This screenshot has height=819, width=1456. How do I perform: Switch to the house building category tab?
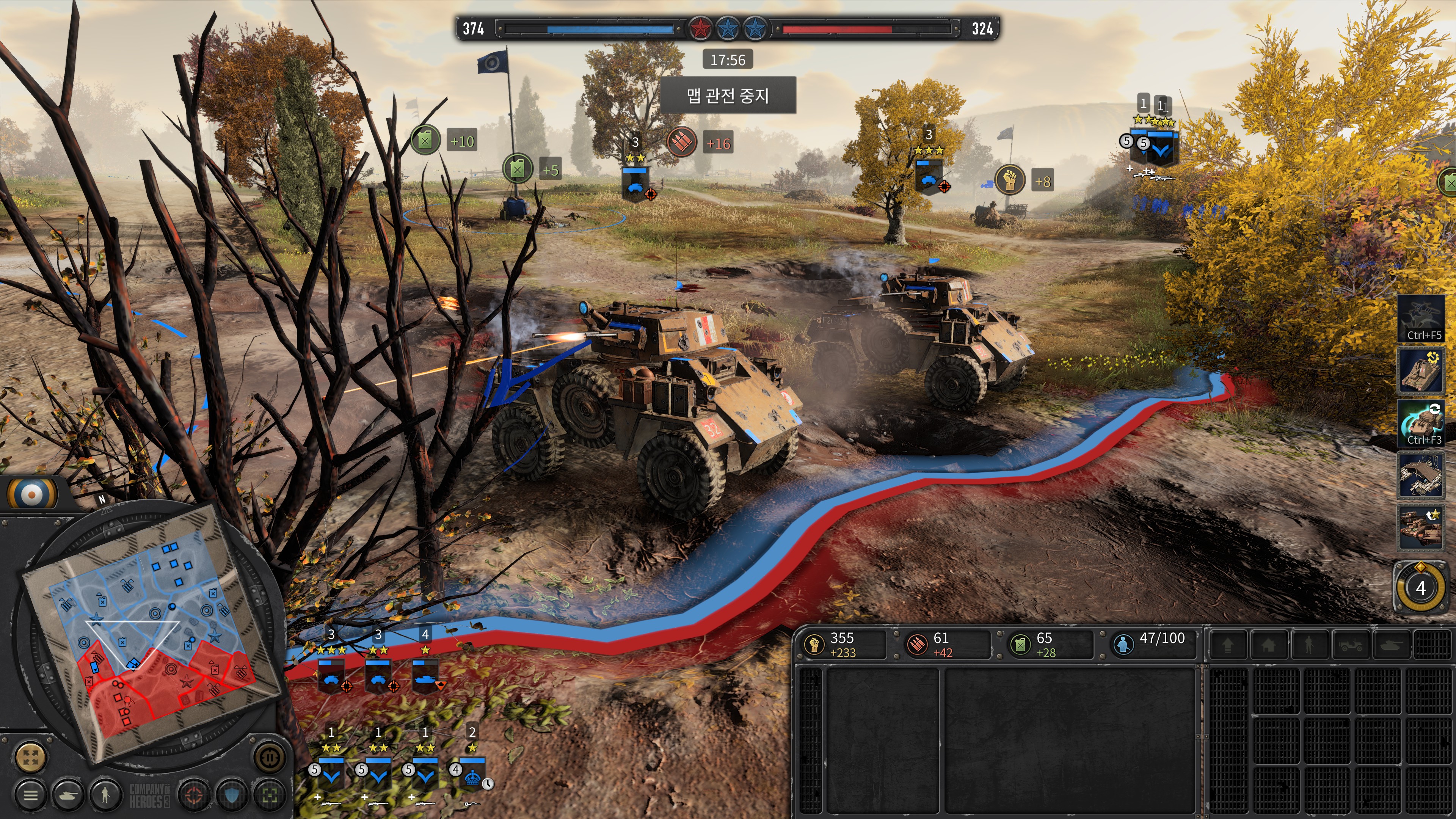1268,644
